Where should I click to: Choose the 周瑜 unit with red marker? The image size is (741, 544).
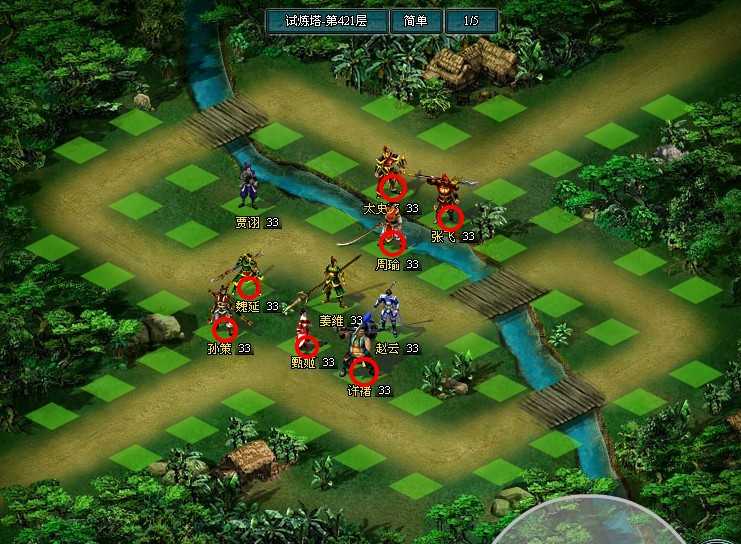pyautogui.click(x=391, y=242)
